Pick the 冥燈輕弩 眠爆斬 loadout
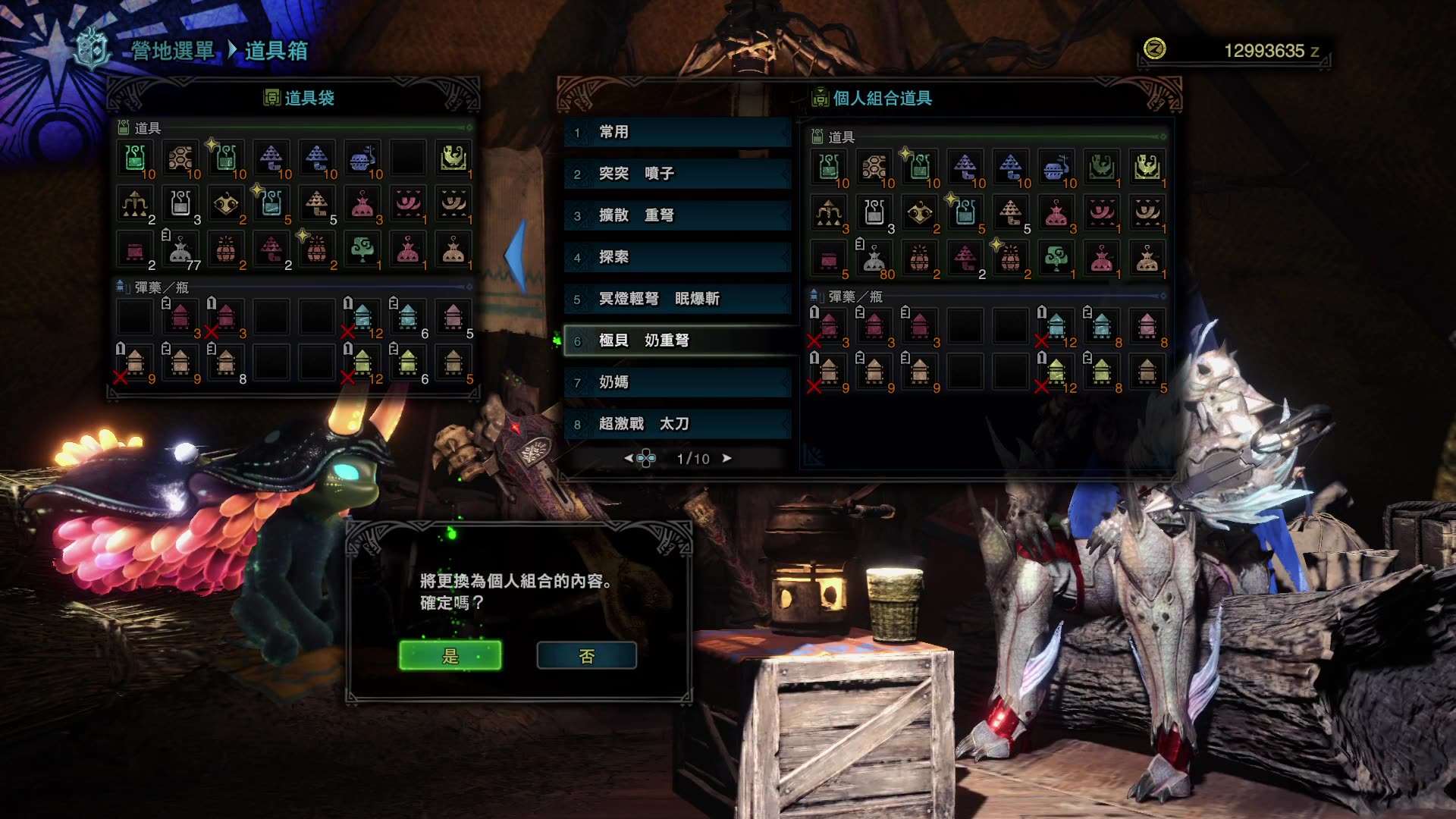This screenshot has height=819, width=1456. coord(677,299)
